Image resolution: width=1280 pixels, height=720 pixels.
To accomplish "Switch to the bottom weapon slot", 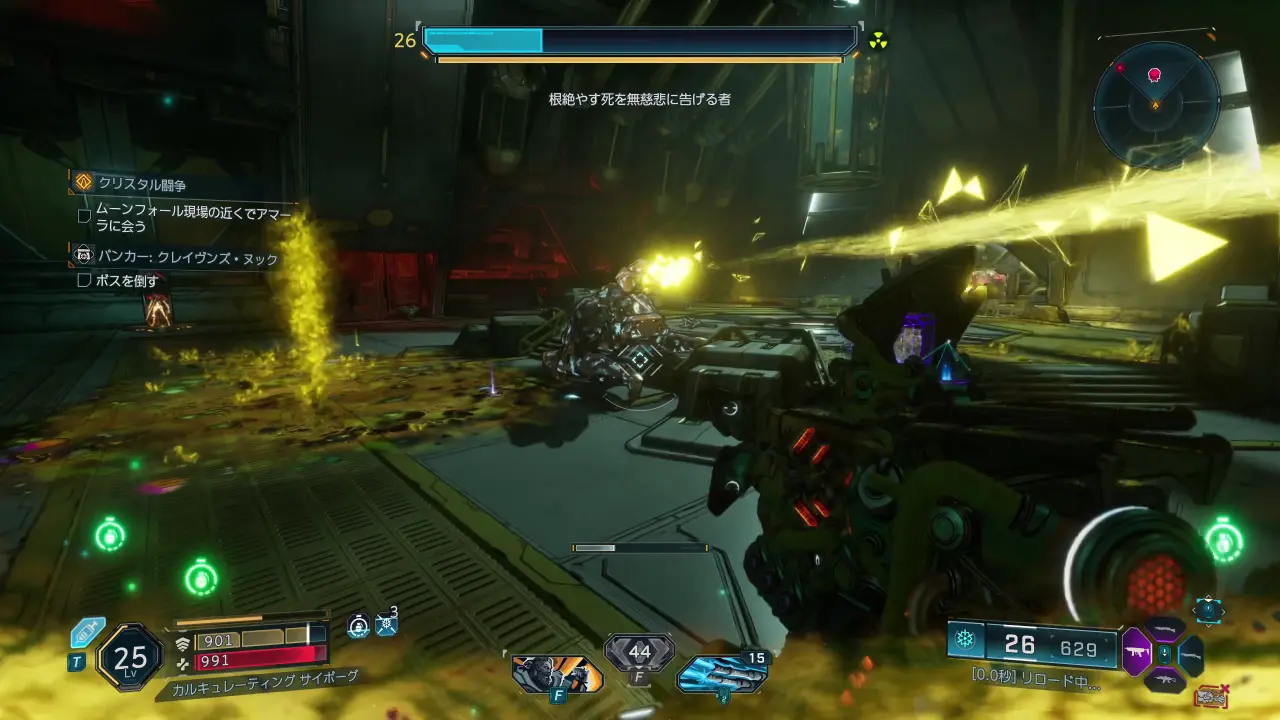I will pos(1165,680).
